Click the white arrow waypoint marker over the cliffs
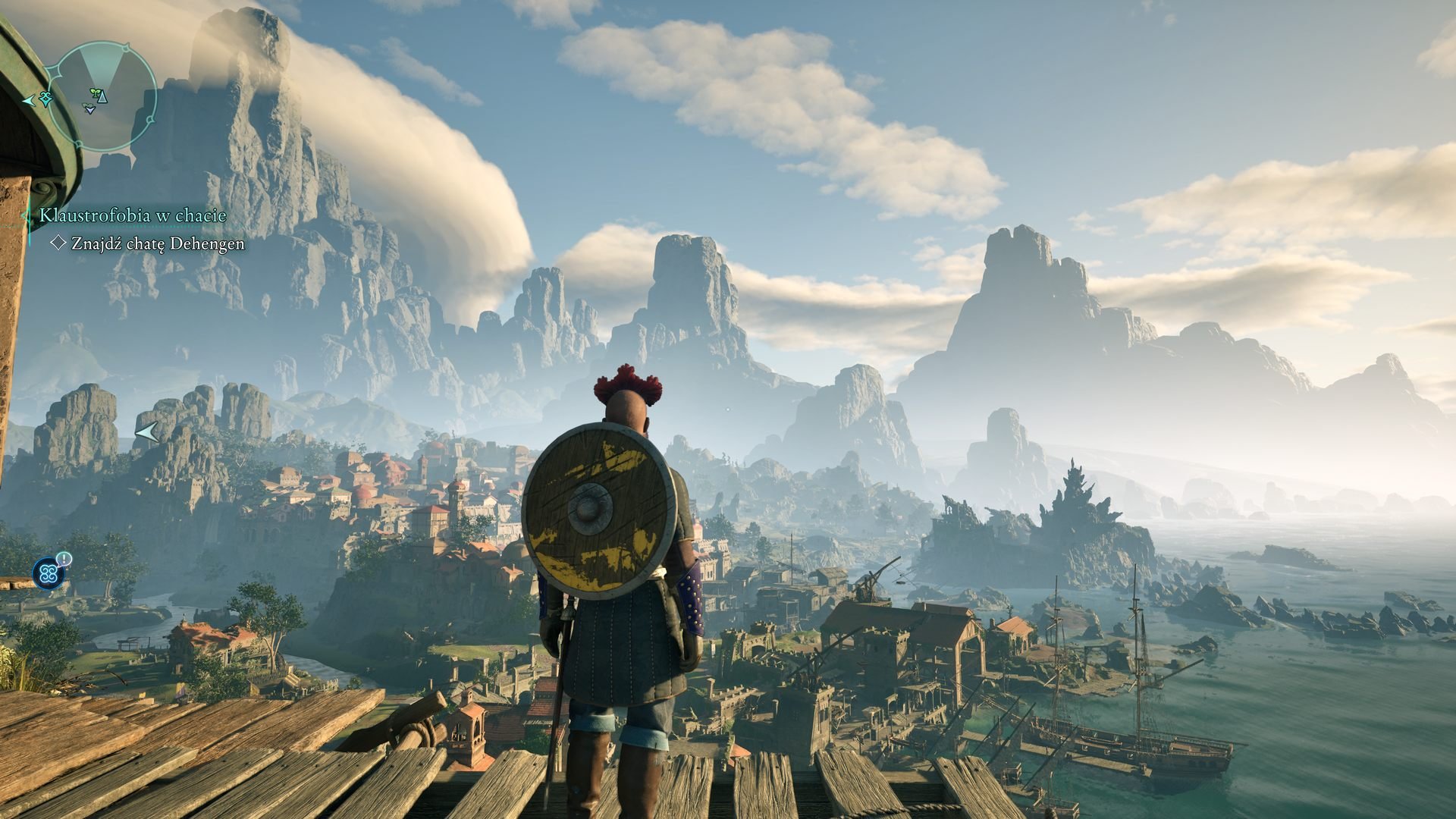Image resolution: width=1456 pixels, height=819 pixels. point(146,432)
